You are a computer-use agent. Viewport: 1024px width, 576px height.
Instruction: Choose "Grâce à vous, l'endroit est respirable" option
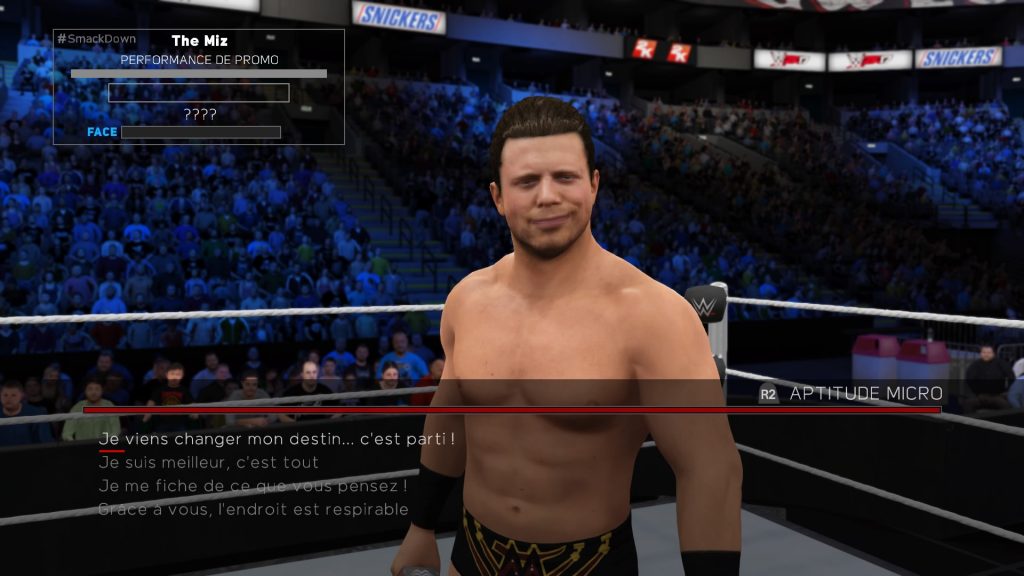tap(253, 510)
